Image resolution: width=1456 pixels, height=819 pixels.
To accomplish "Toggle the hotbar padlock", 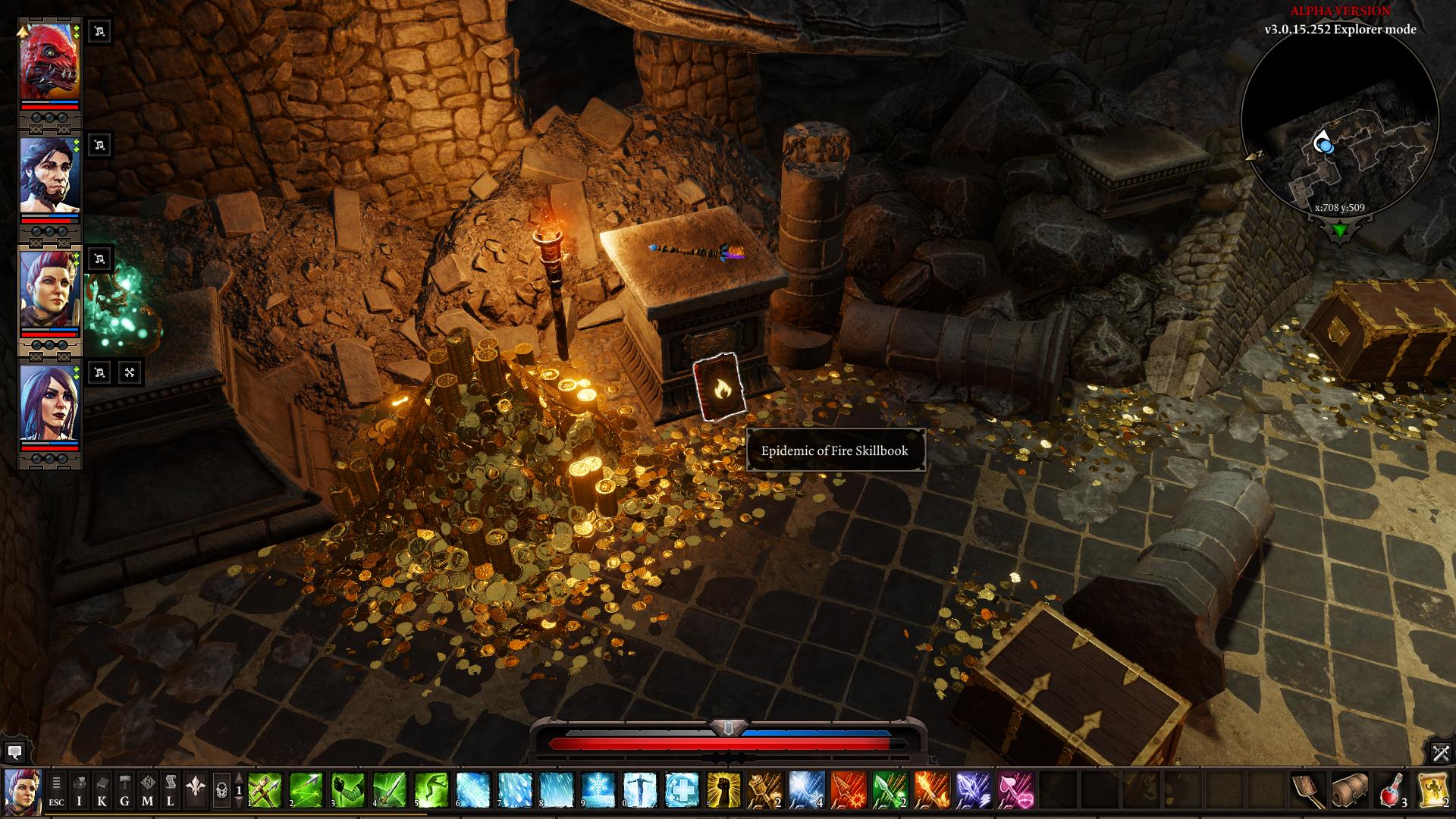I will [221, 790].
